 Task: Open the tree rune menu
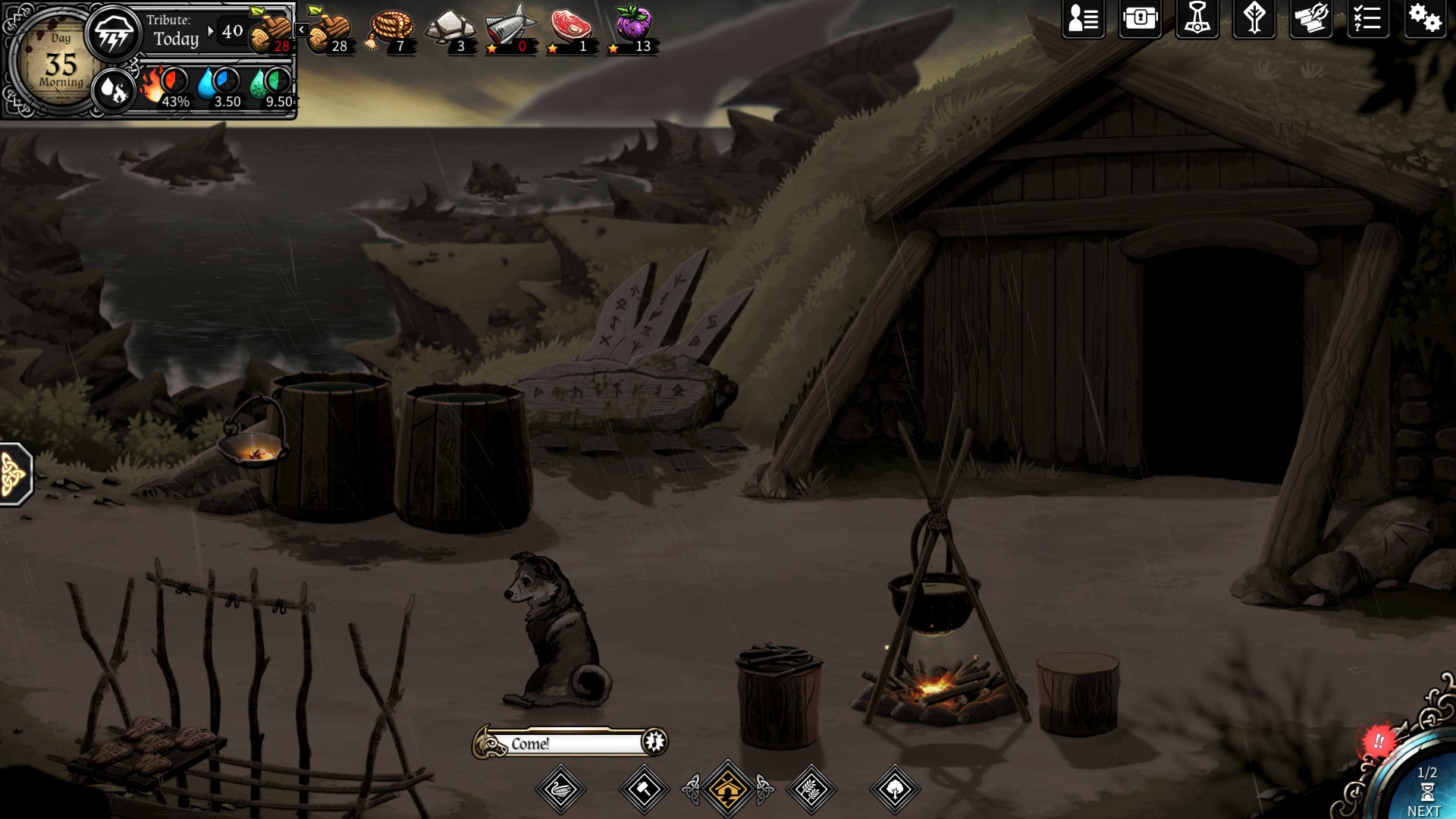[1254, 19]
